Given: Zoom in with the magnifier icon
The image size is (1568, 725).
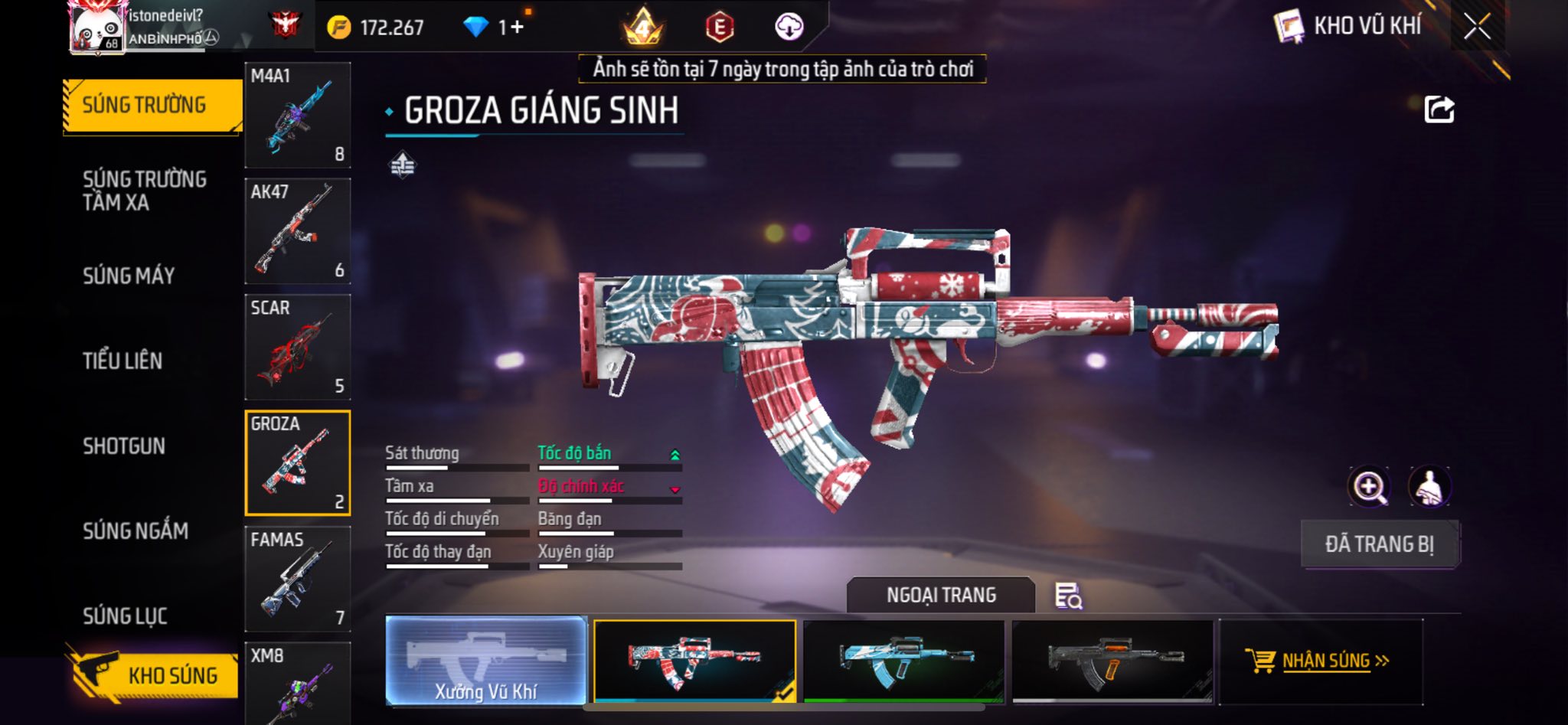Looking at the screenshot, I should [x=1369, y=487].
